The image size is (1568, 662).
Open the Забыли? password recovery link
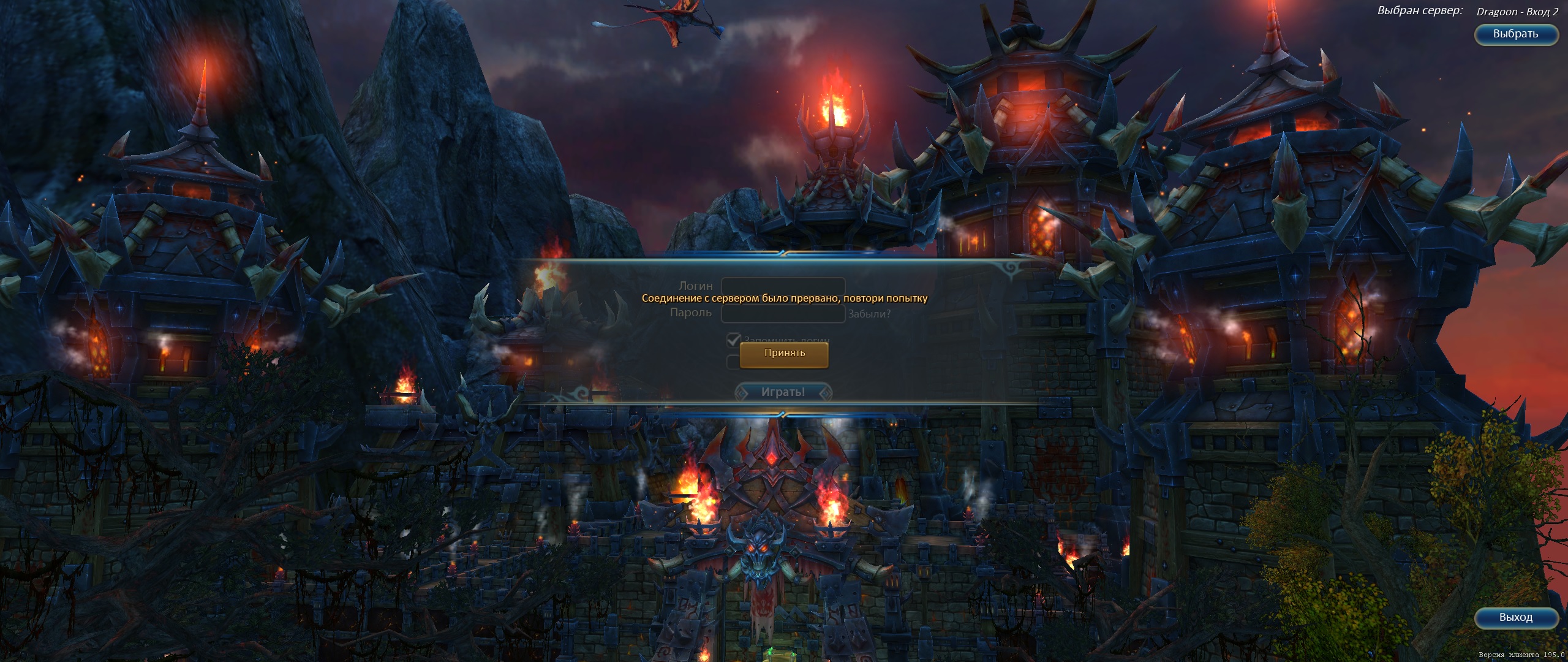pos(869,314)
